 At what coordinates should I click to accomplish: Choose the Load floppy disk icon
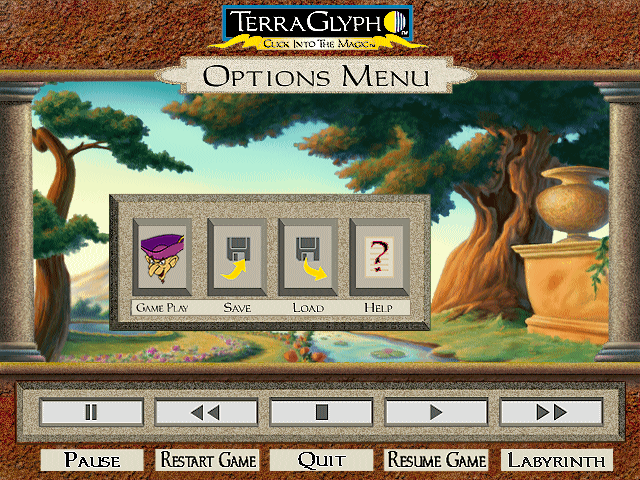(307, 257)
